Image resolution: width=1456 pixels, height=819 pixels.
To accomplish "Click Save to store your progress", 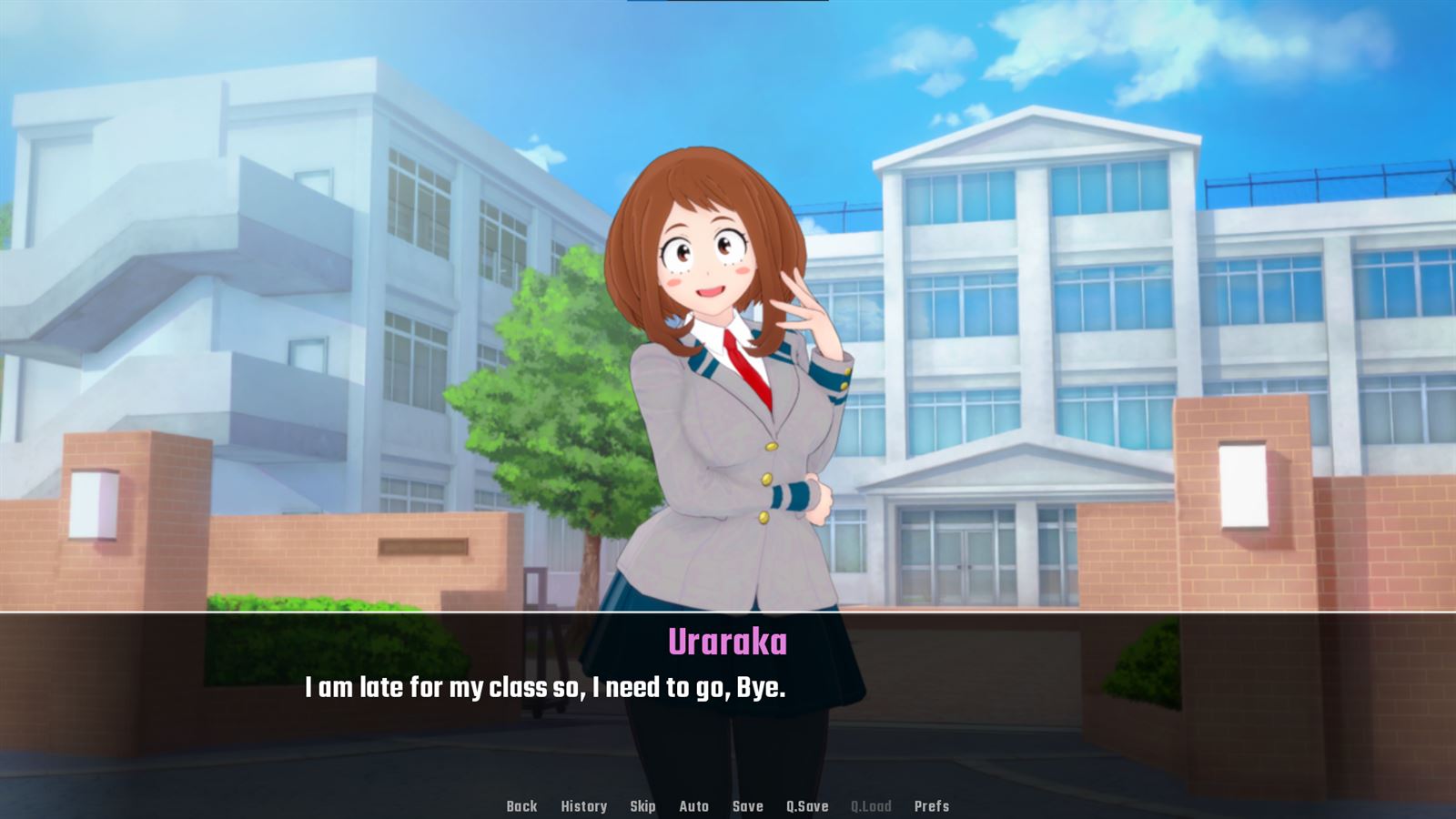I will [746, 806].
